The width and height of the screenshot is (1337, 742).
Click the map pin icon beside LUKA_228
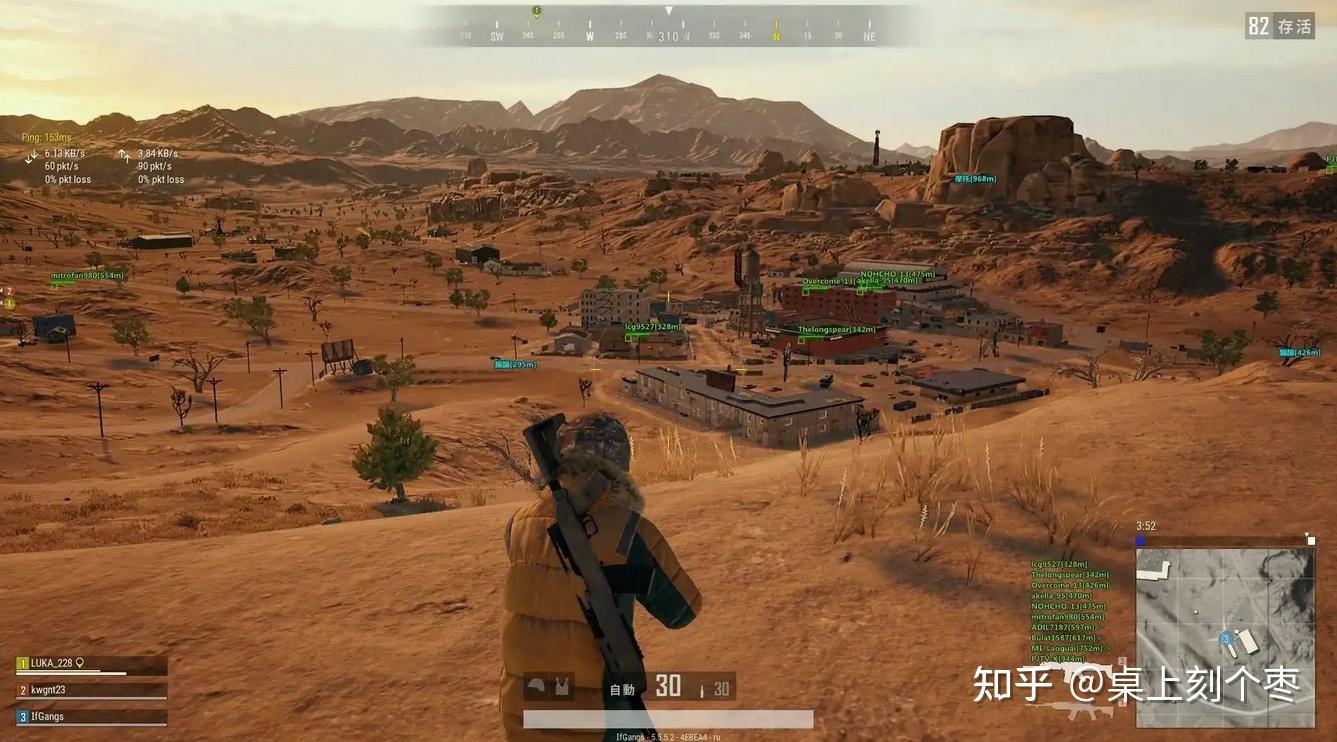79,662
